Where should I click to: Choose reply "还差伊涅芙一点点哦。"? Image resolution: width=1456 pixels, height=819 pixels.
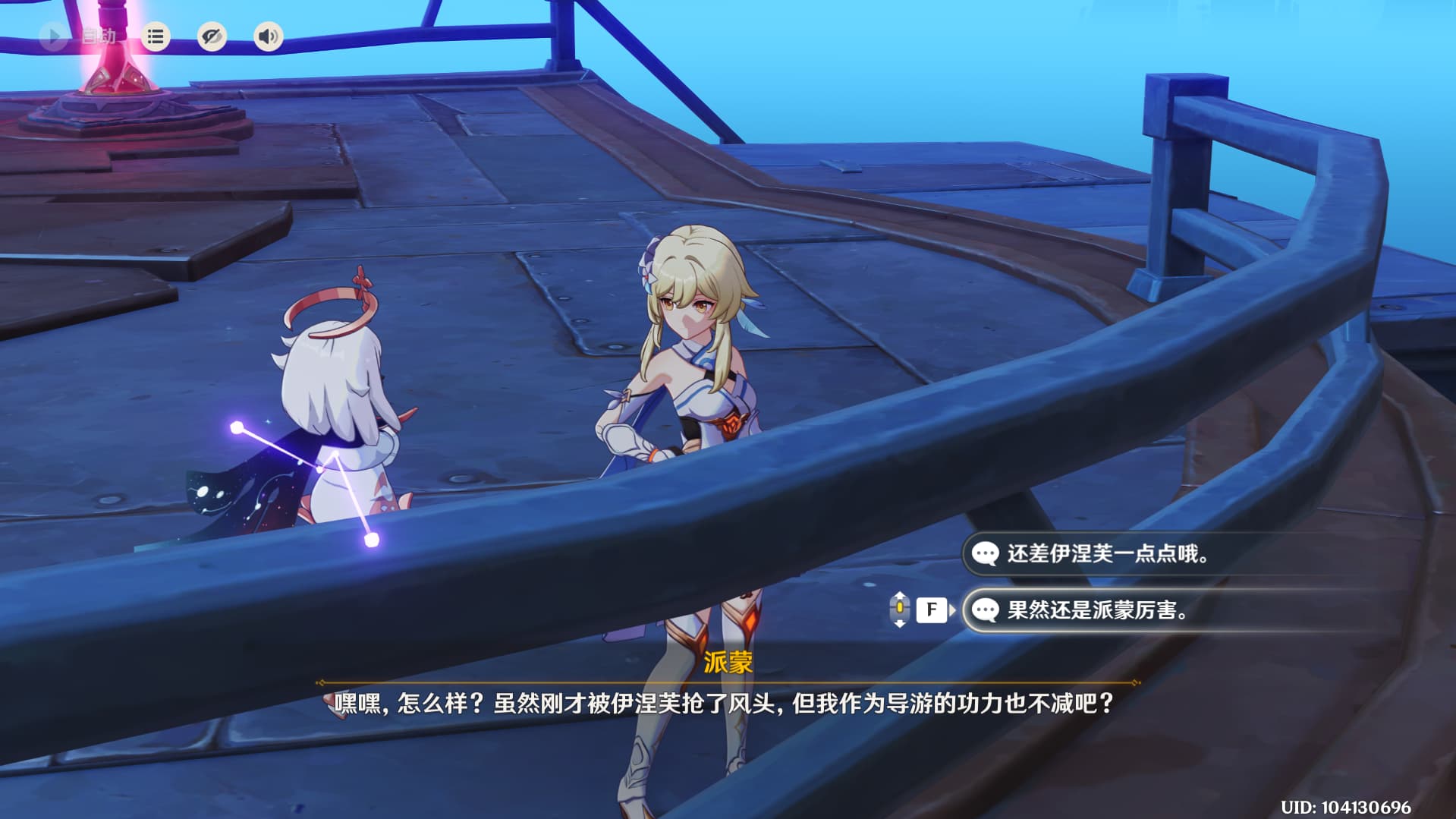pos(1108,553)
